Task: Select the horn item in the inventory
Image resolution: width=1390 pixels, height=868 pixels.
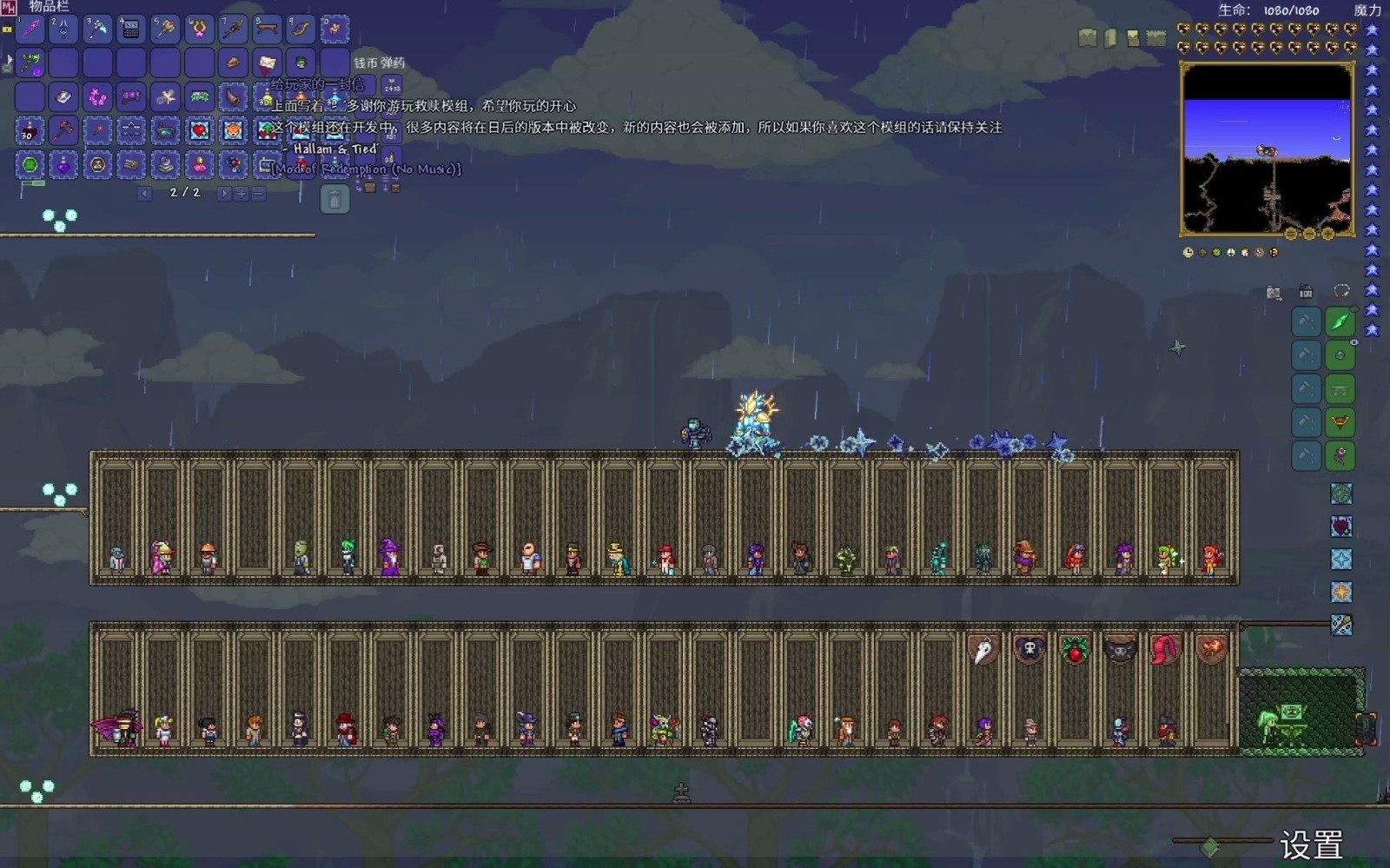Action: tap(233, 97)
